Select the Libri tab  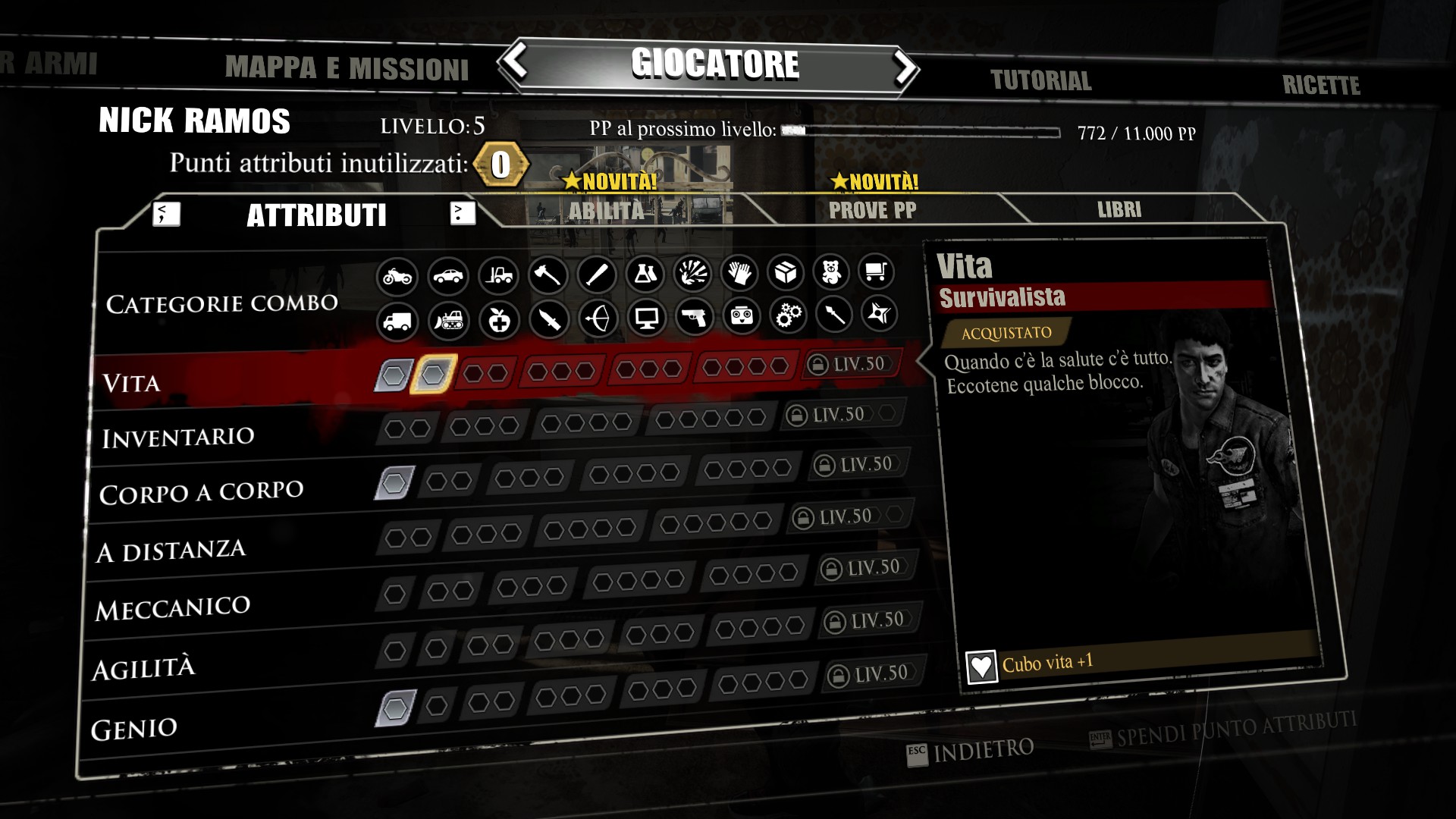[1119, 209]
